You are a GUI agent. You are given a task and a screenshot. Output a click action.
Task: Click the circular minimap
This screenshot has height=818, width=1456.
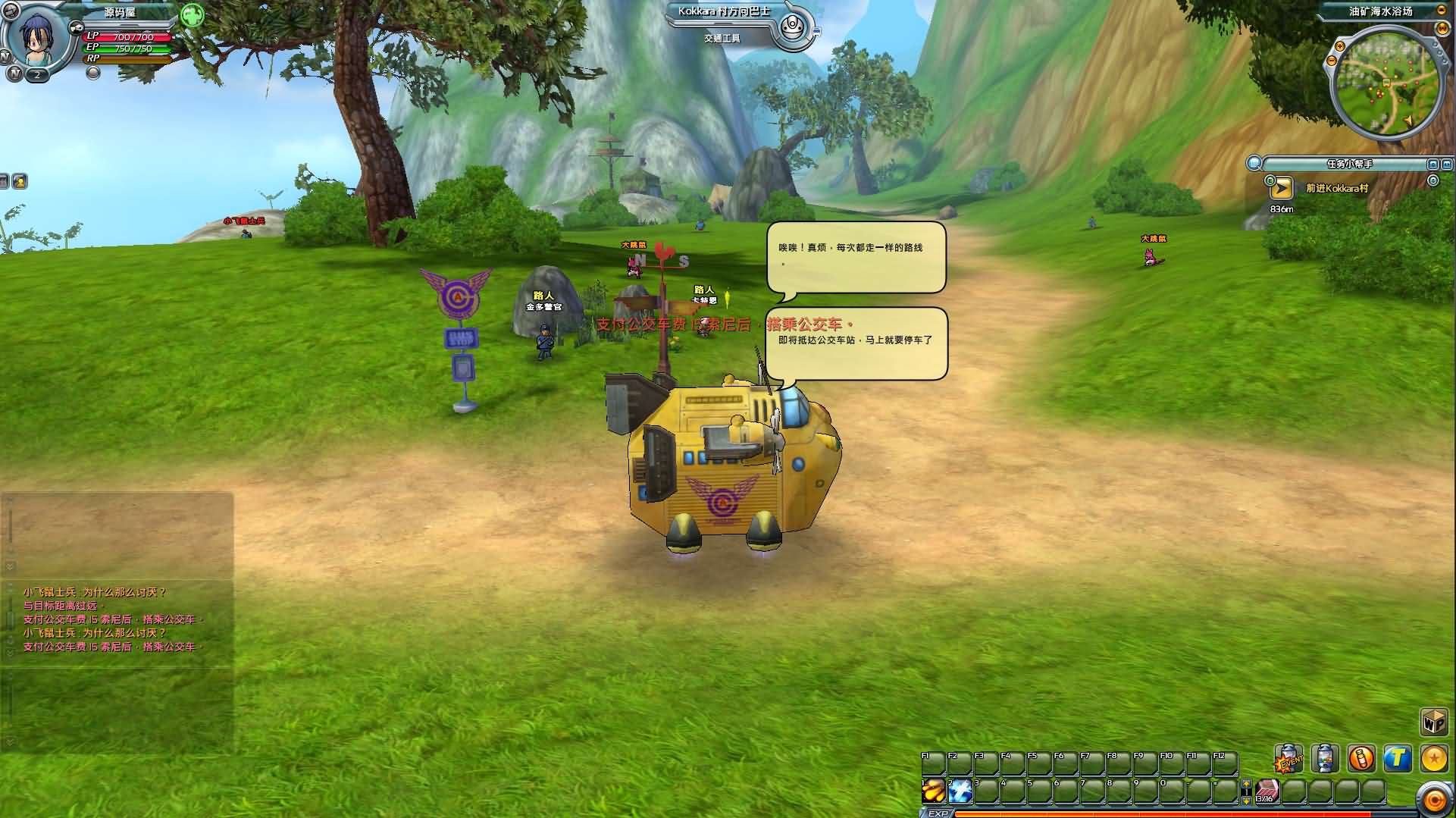(1386, 82)
